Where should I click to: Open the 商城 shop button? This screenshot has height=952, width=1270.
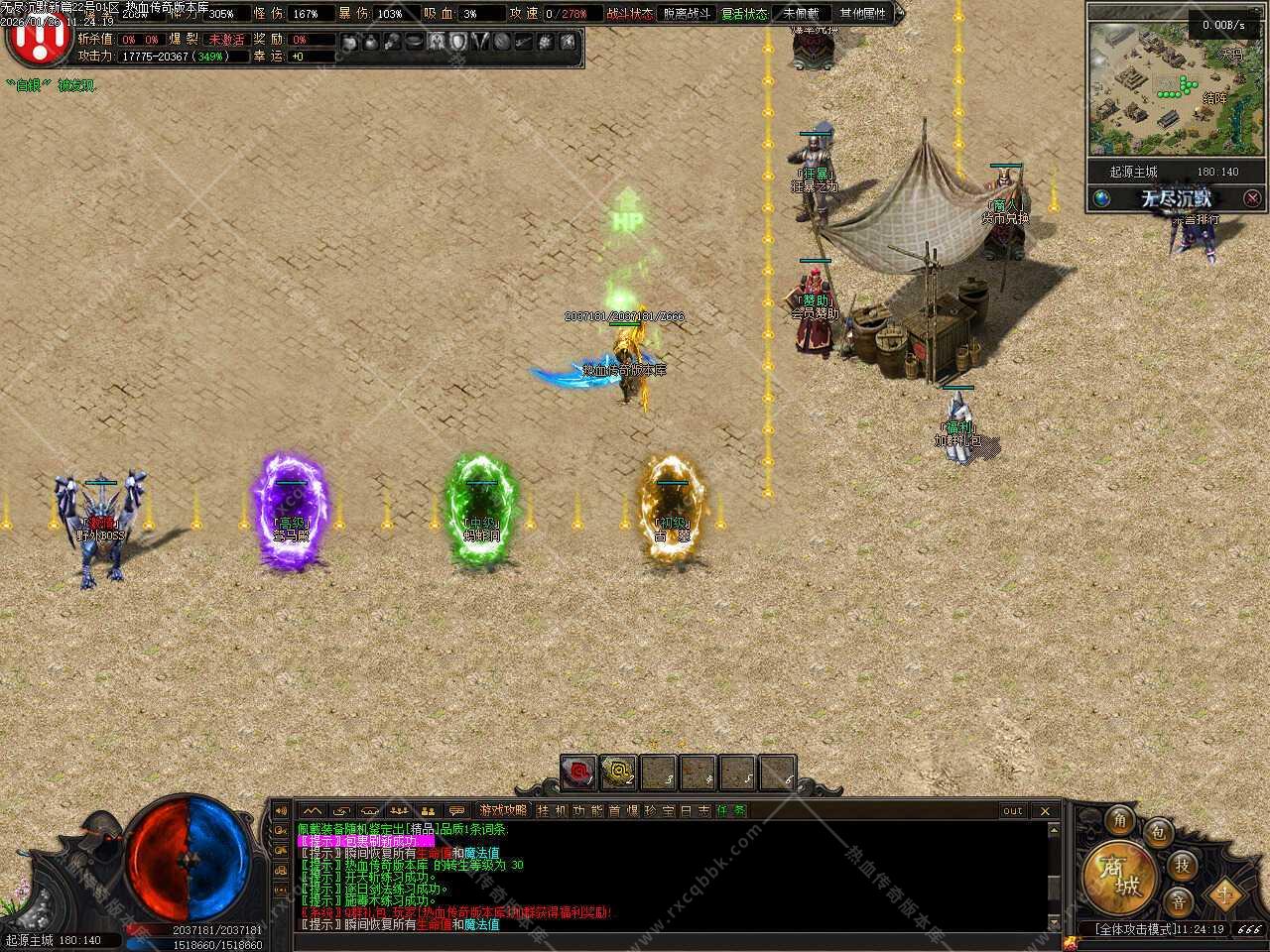tap(1120, 876)
